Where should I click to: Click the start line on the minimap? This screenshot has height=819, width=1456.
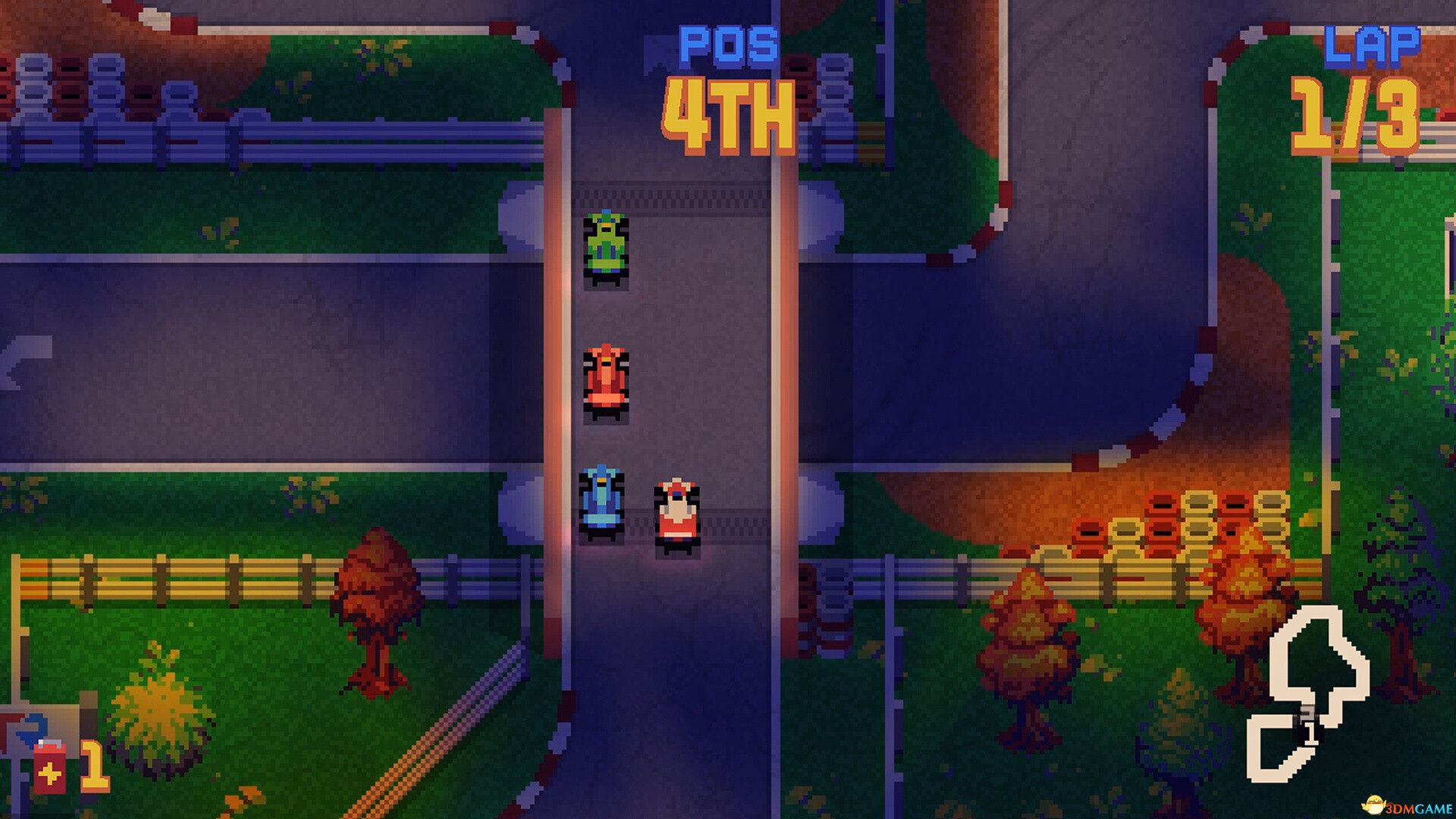pyautogui.click(x=1308, y=713)
